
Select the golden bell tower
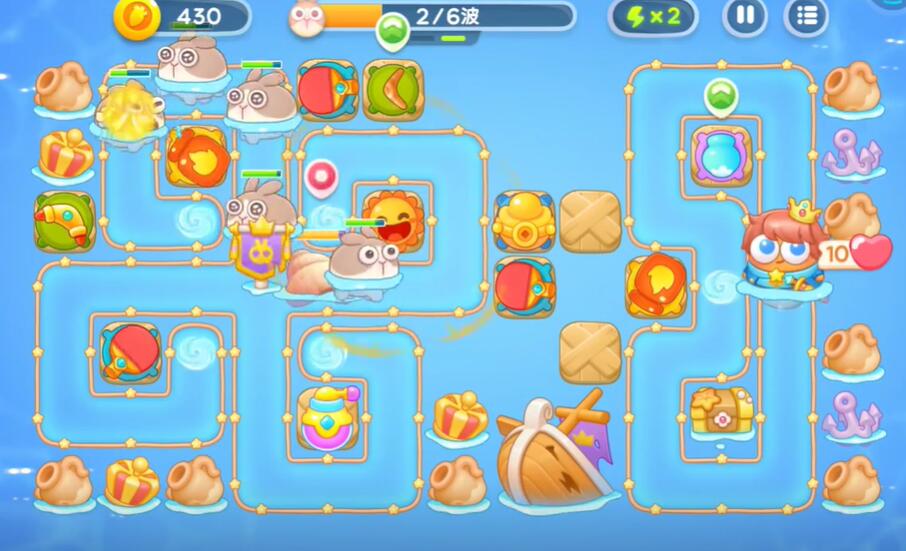[x=524, y=220]
